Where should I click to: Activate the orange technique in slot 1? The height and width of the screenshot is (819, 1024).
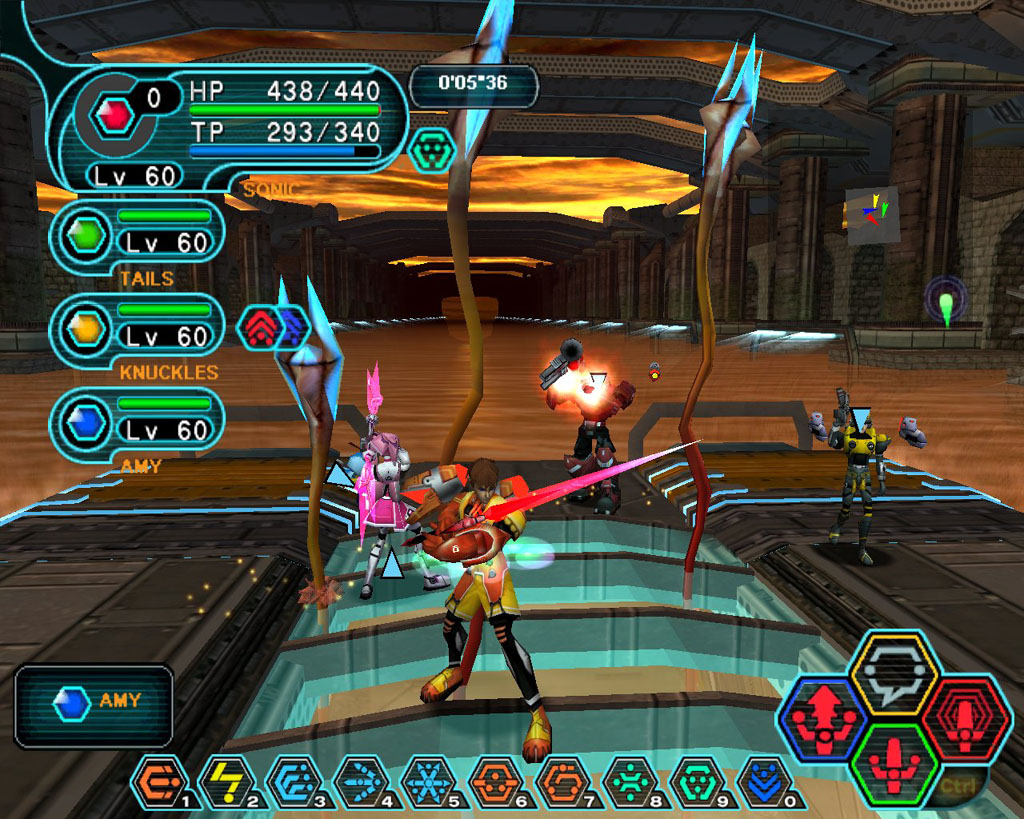[x=159, y=781]
